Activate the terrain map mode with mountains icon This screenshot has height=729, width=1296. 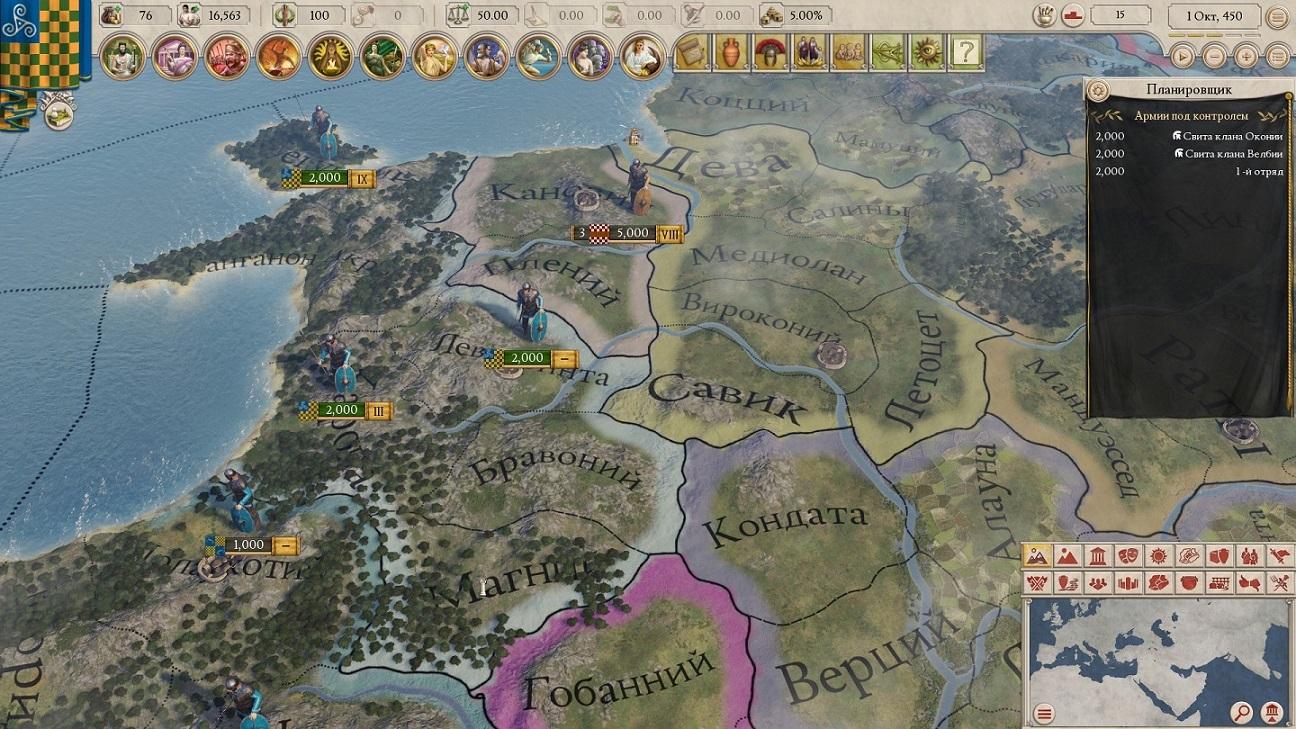[1038, 556]
